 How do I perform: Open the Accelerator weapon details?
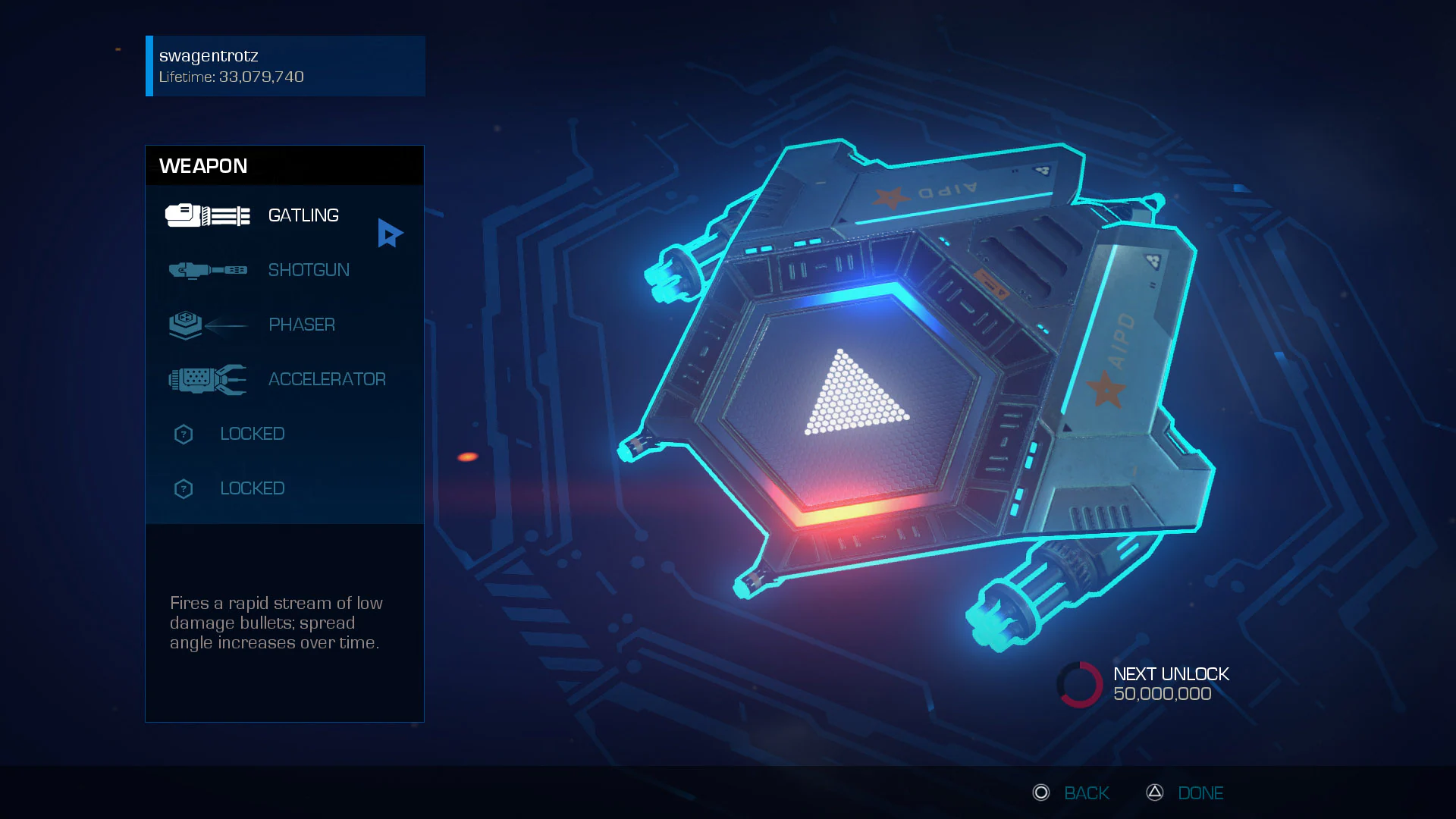coord(327,379)
